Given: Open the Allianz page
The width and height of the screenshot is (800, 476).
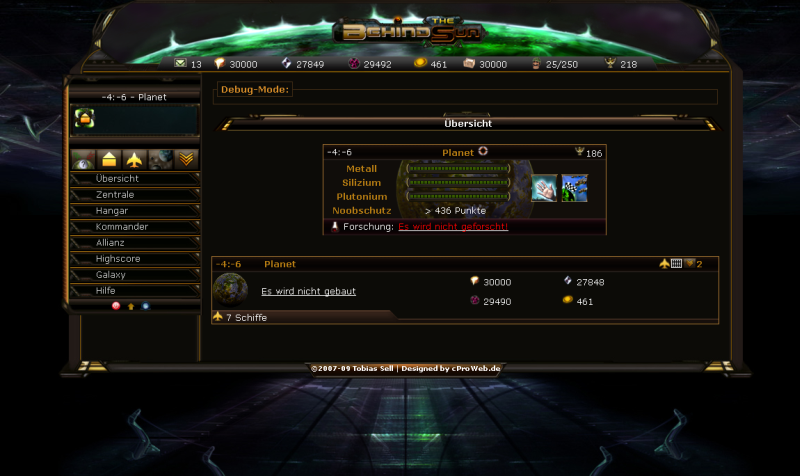Looking at the screenshot, I should point(113,243).
